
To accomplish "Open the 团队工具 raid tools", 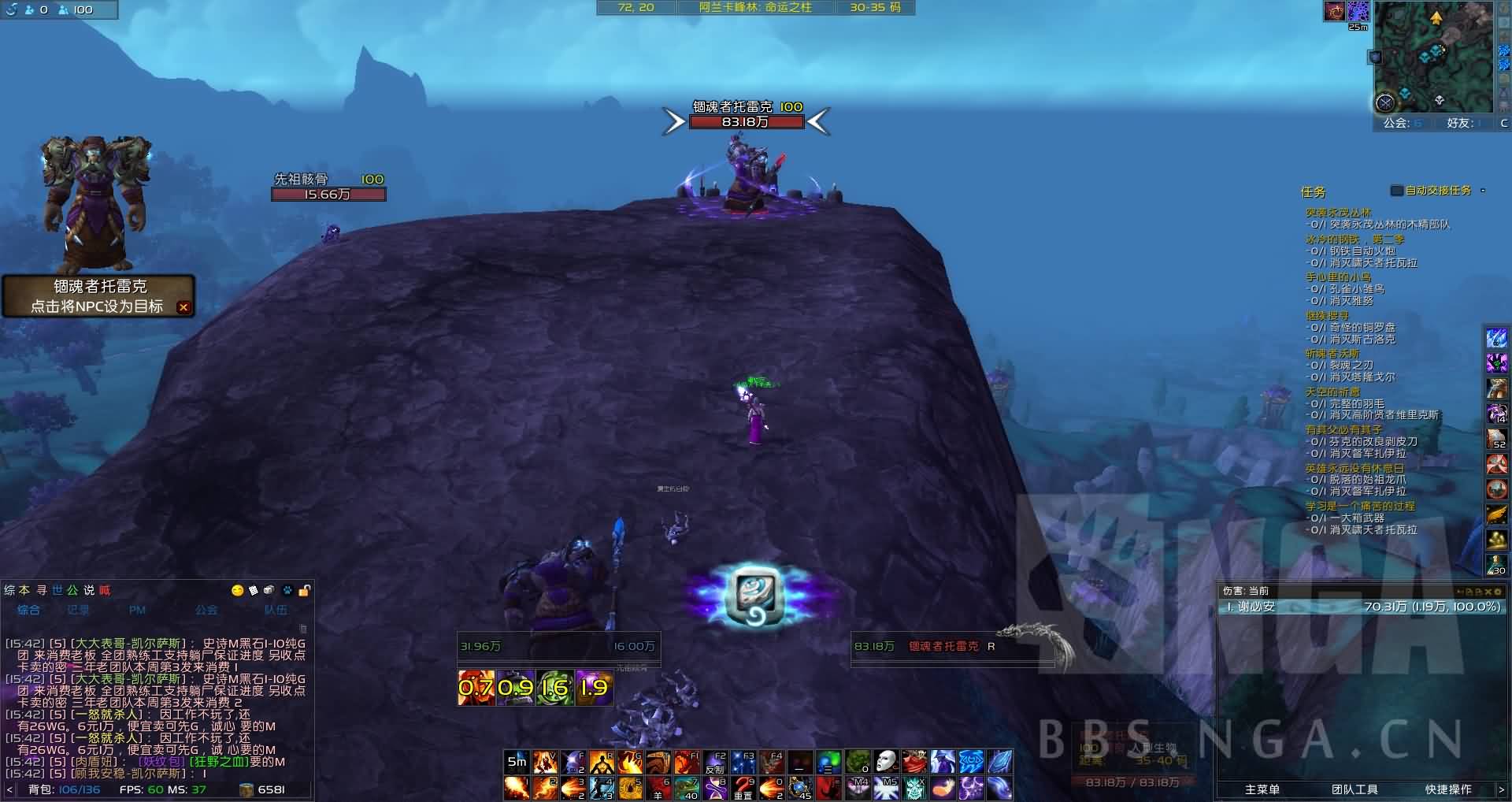I will pos(1354,789).
